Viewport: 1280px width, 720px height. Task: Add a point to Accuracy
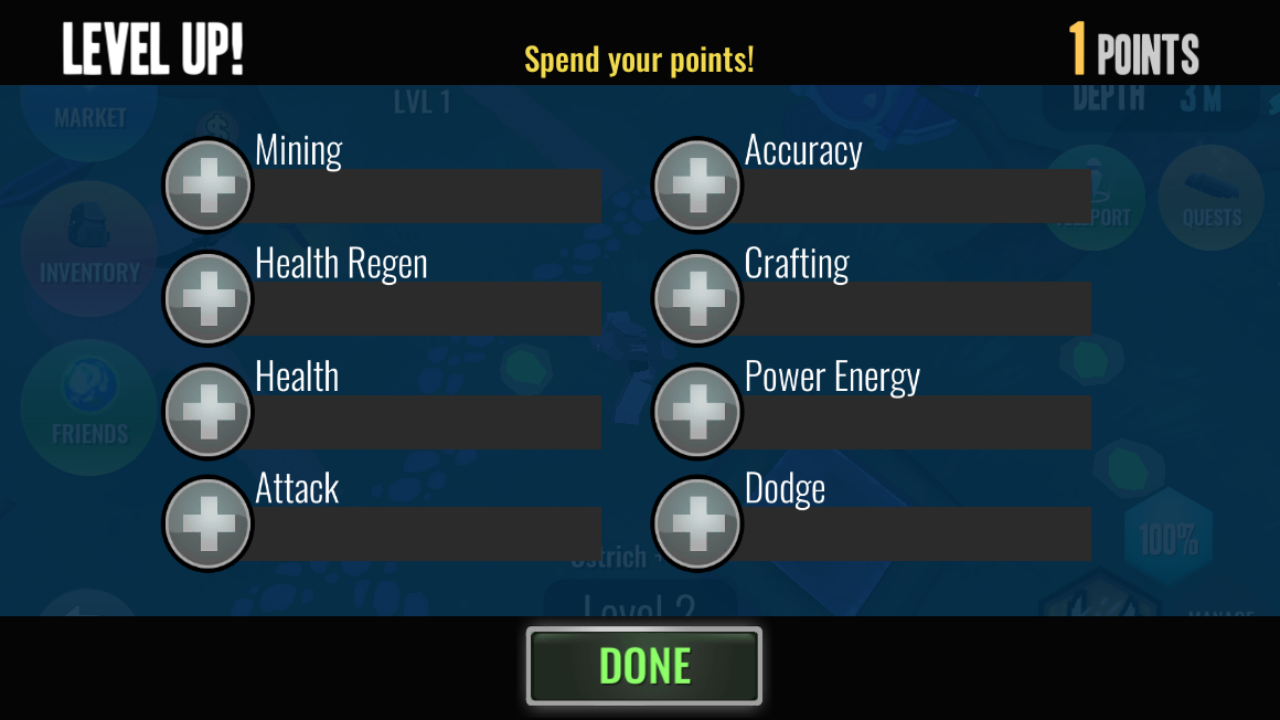[x=697, y=185]
